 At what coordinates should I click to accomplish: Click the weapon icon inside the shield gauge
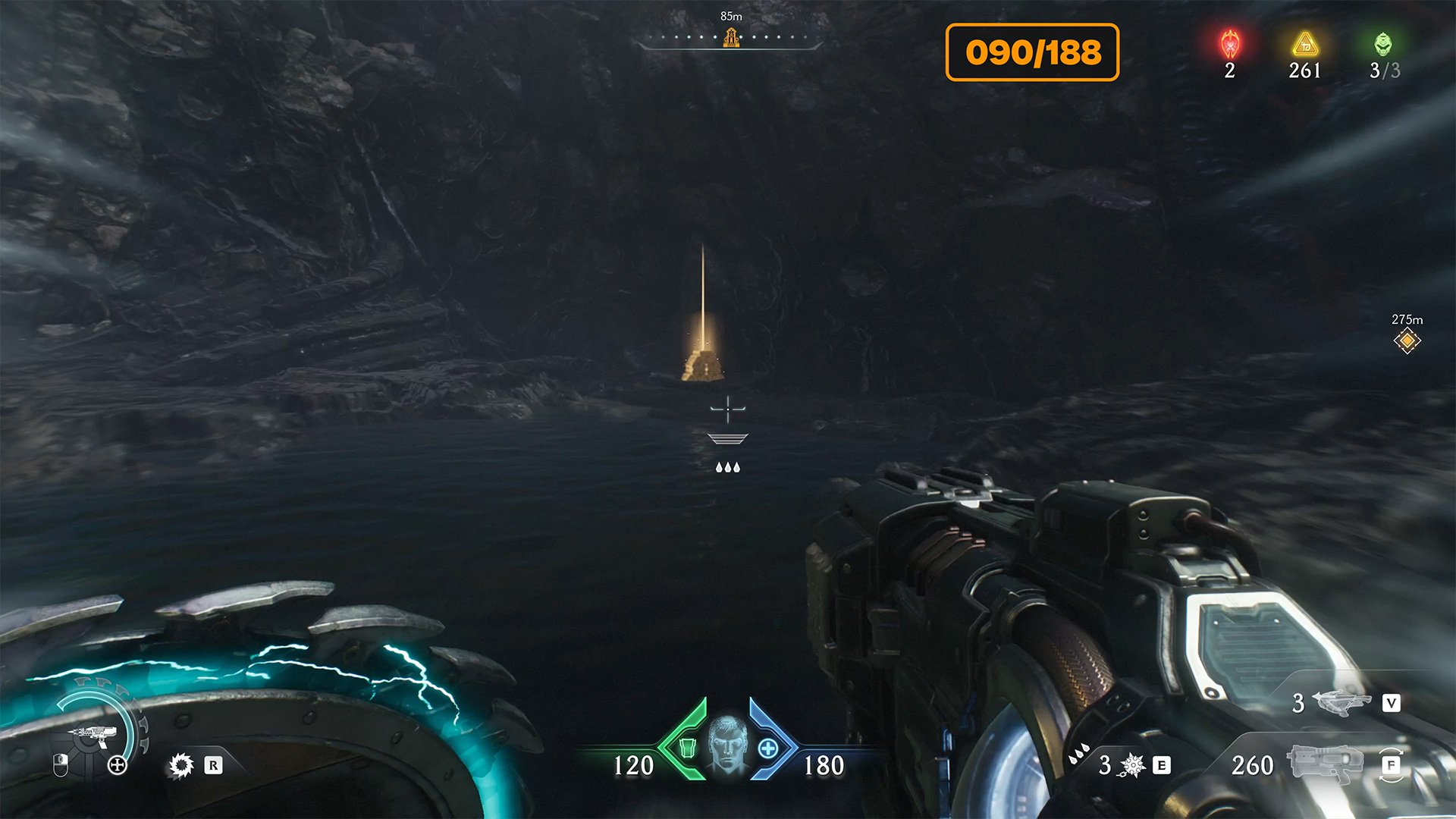(93, 733)
